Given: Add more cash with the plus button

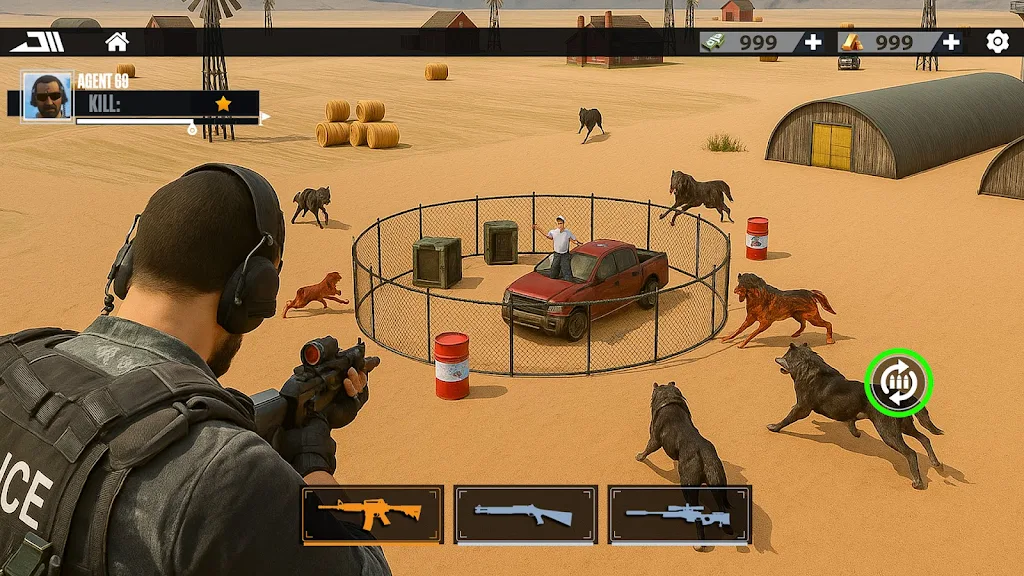Looking at the screenshot, I should coord(813,42).
